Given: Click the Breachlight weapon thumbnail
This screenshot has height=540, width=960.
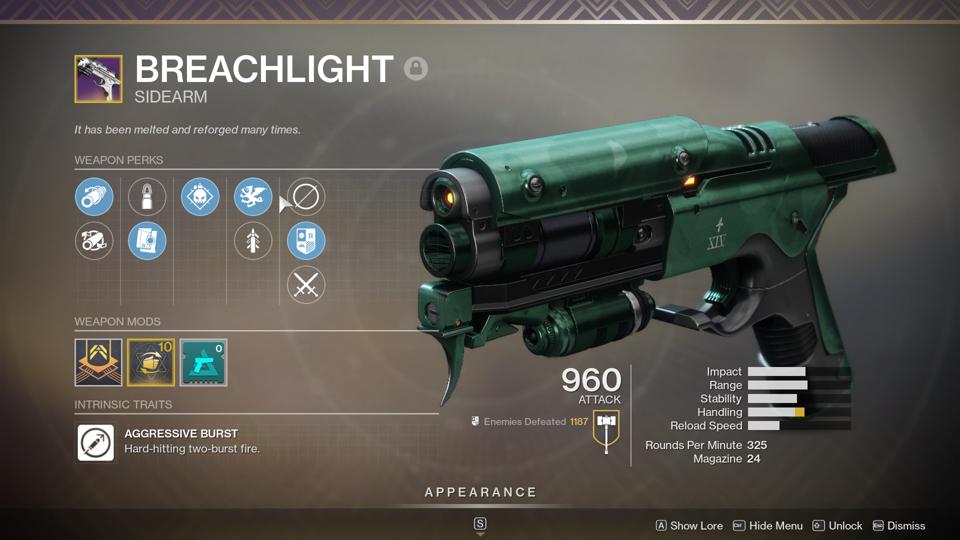Looking at the screenshot, I should coord(98,79).
